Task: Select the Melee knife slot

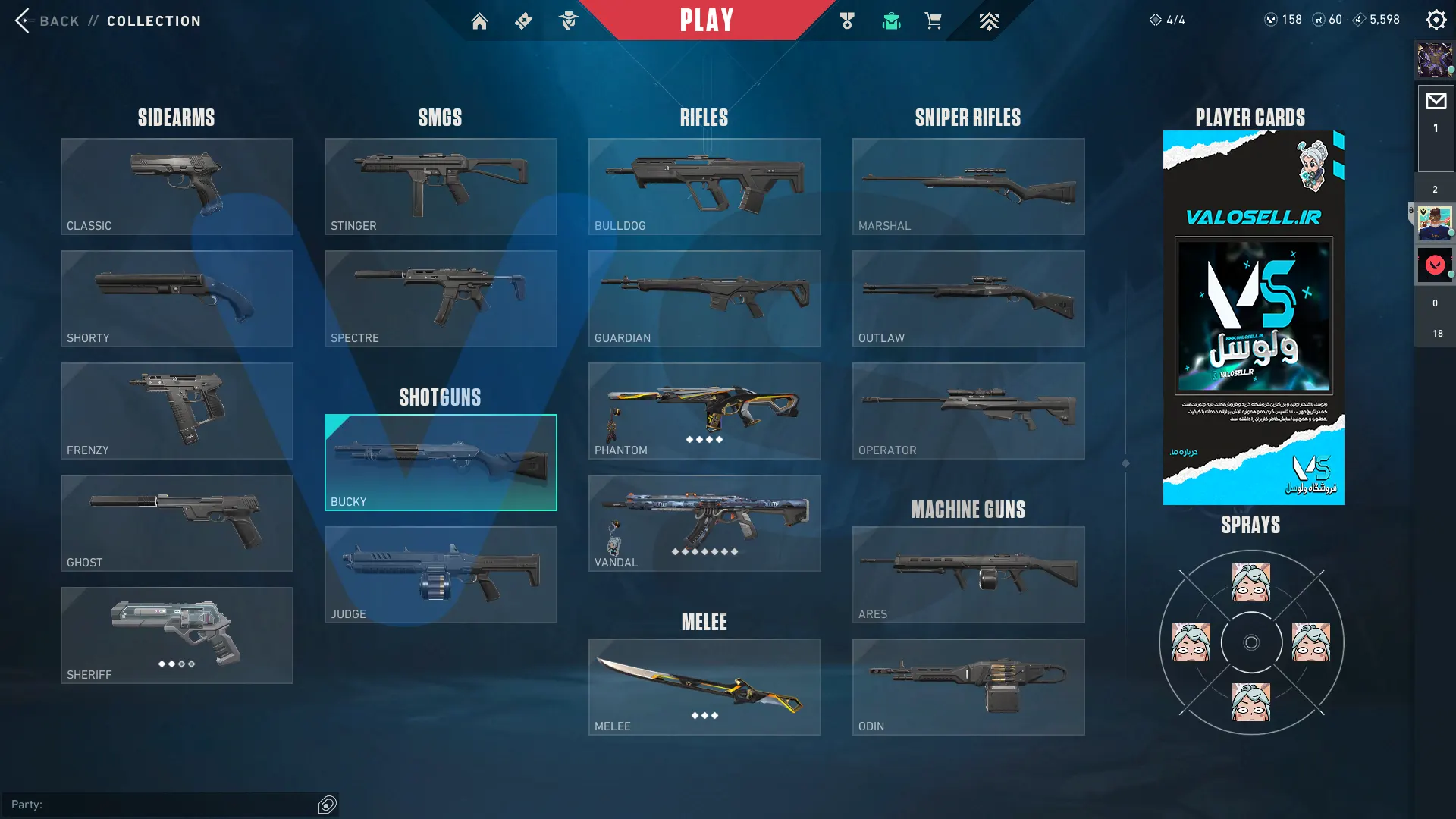Action: [704, 687]
